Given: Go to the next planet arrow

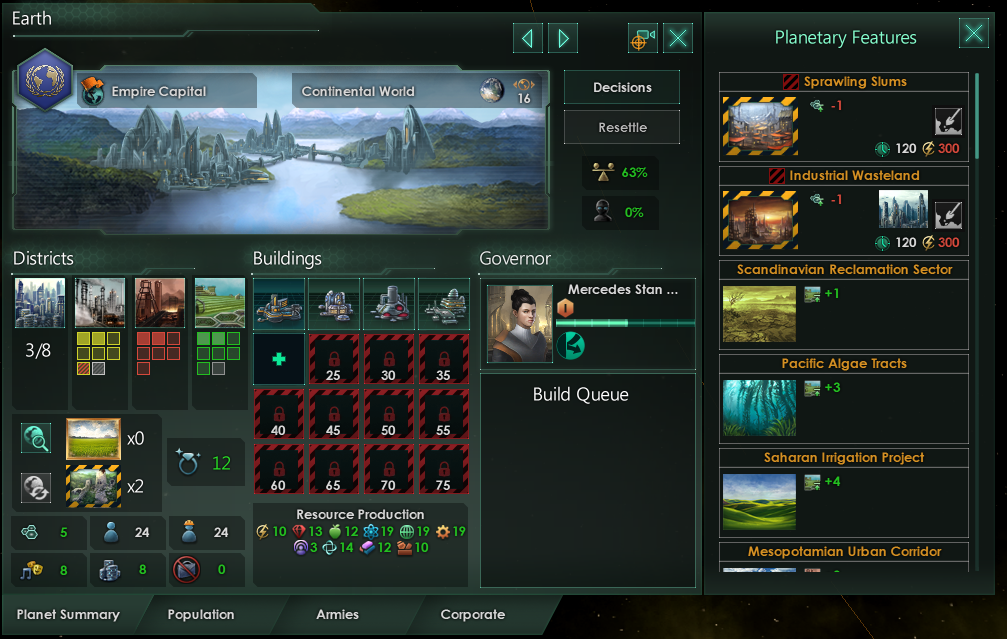Looking at the screenshot, I should 563,38.
